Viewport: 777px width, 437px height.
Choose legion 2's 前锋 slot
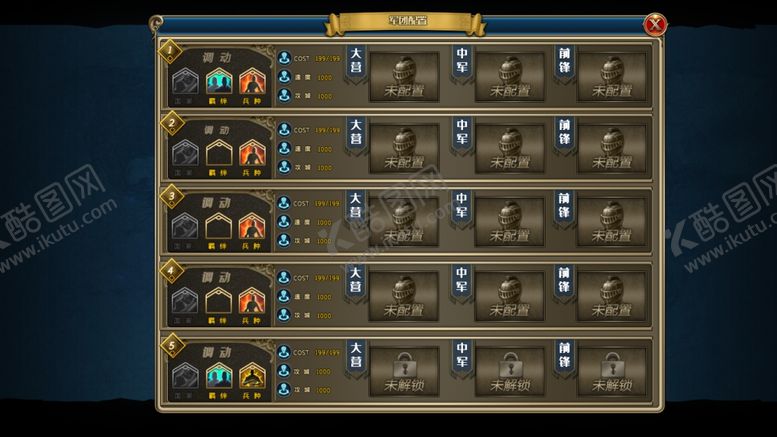612,150
